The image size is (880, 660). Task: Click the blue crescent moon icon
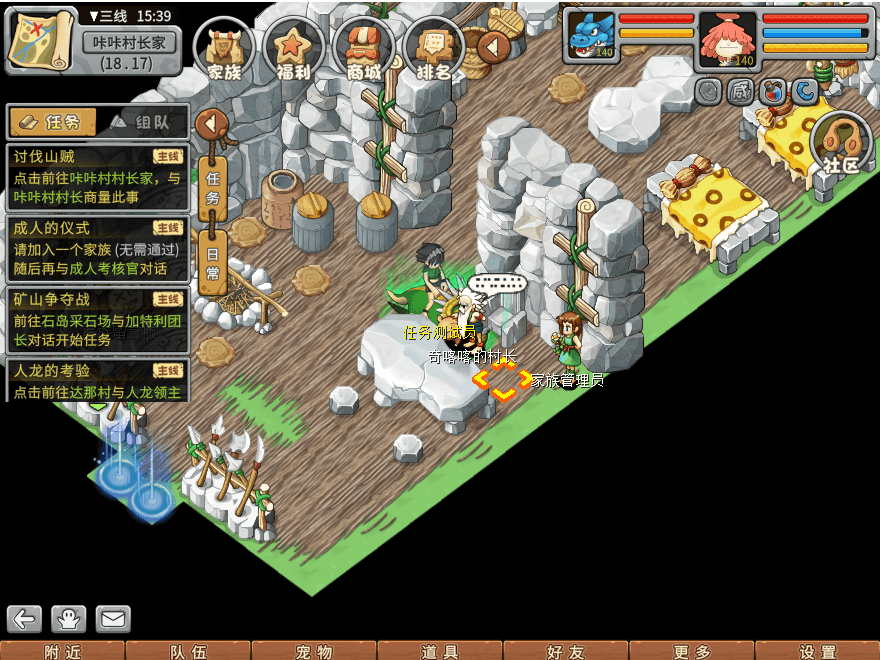tap(806, 93)
